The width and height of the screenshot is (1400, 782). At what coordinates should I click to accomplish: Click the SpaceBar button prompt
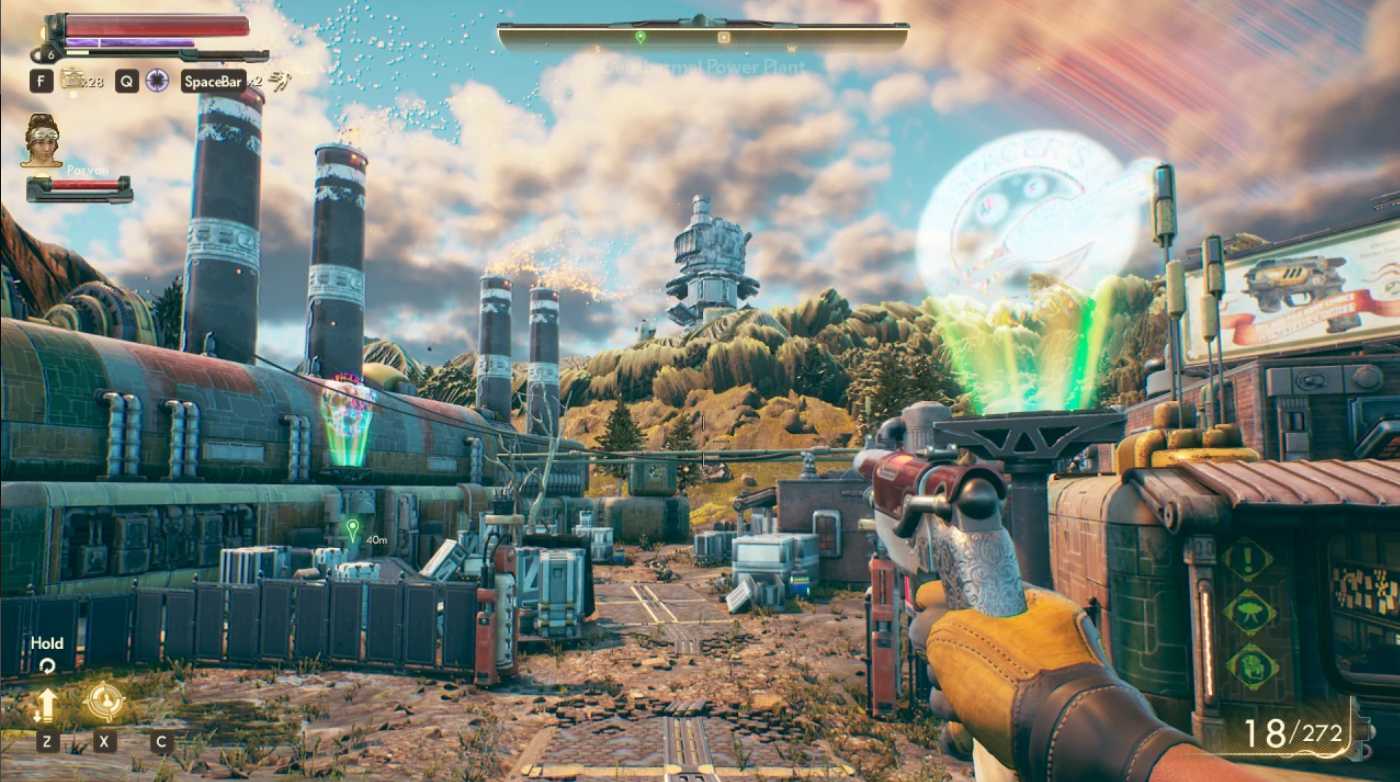coord(213,82)
